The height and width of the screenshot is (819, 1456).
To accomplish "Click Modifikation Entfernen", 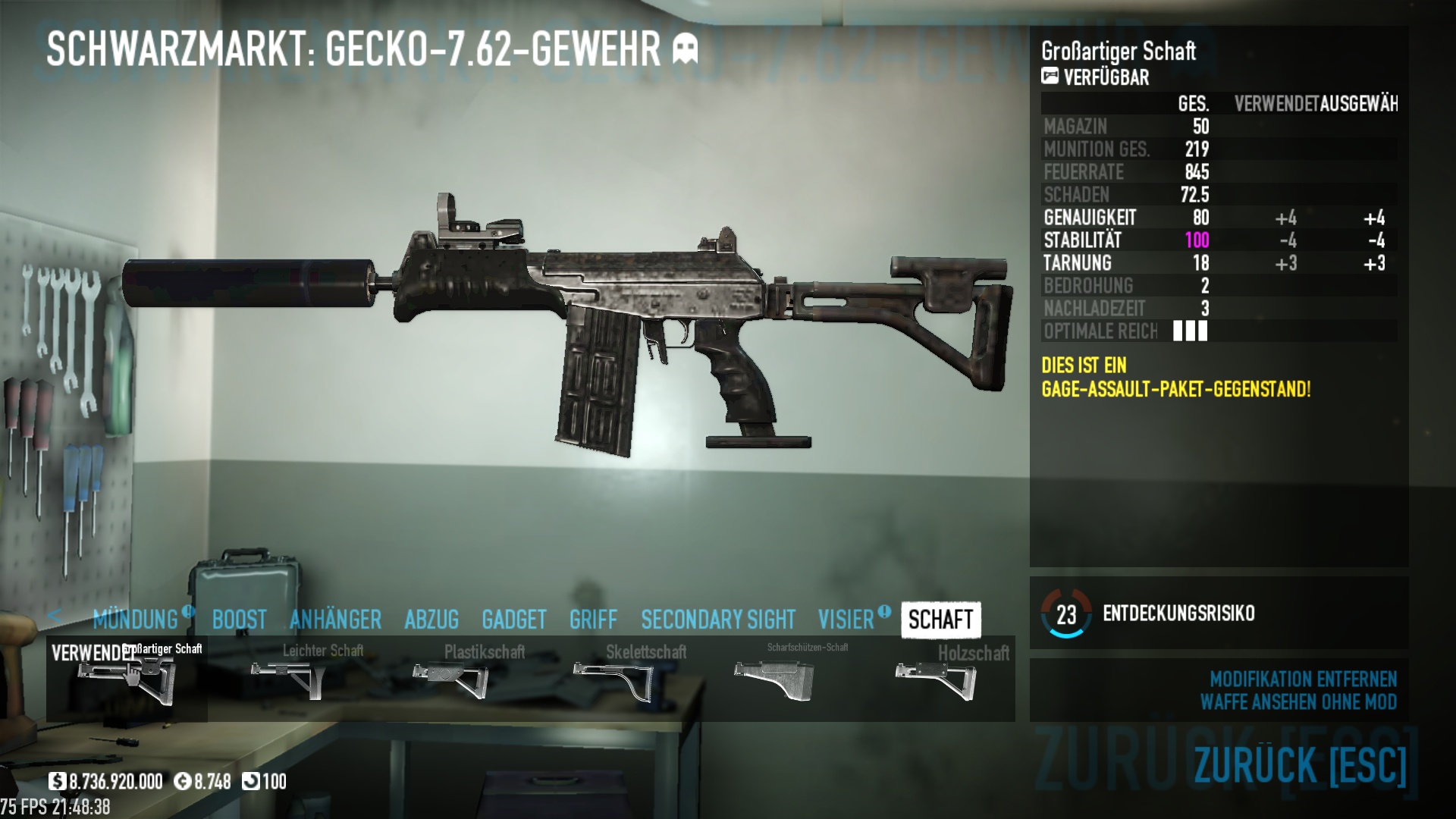I will coord(1303,679).
